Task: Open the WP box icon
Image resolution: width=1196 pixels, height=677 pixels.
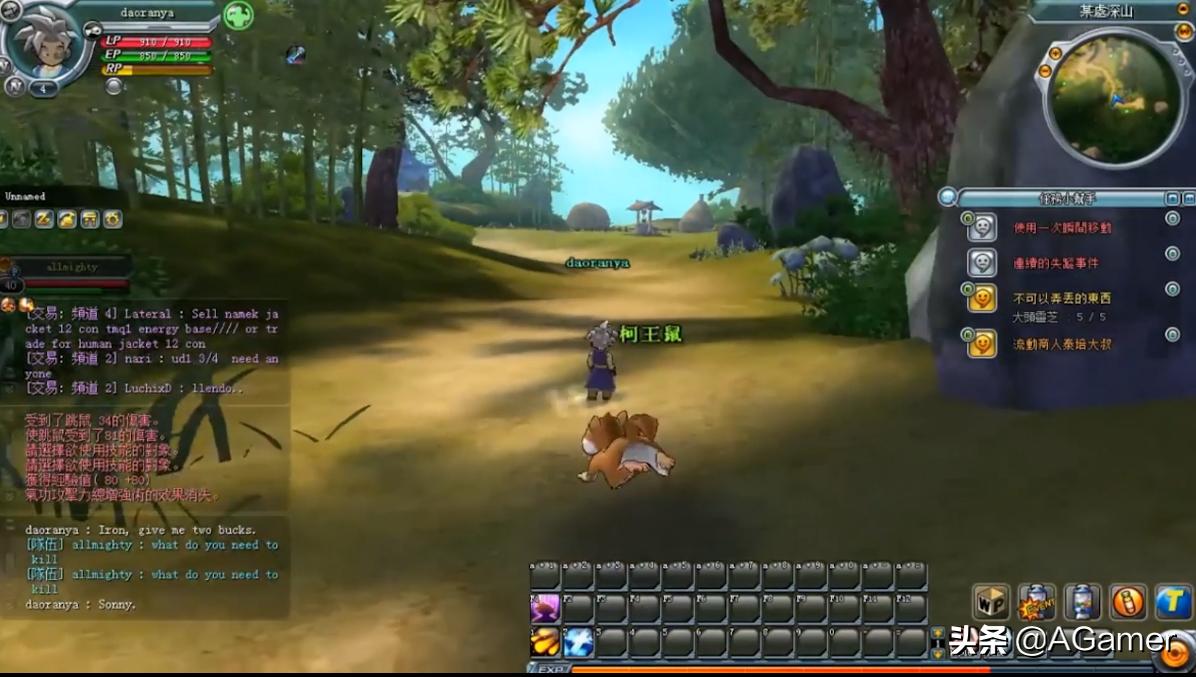Action: [991, 602]
